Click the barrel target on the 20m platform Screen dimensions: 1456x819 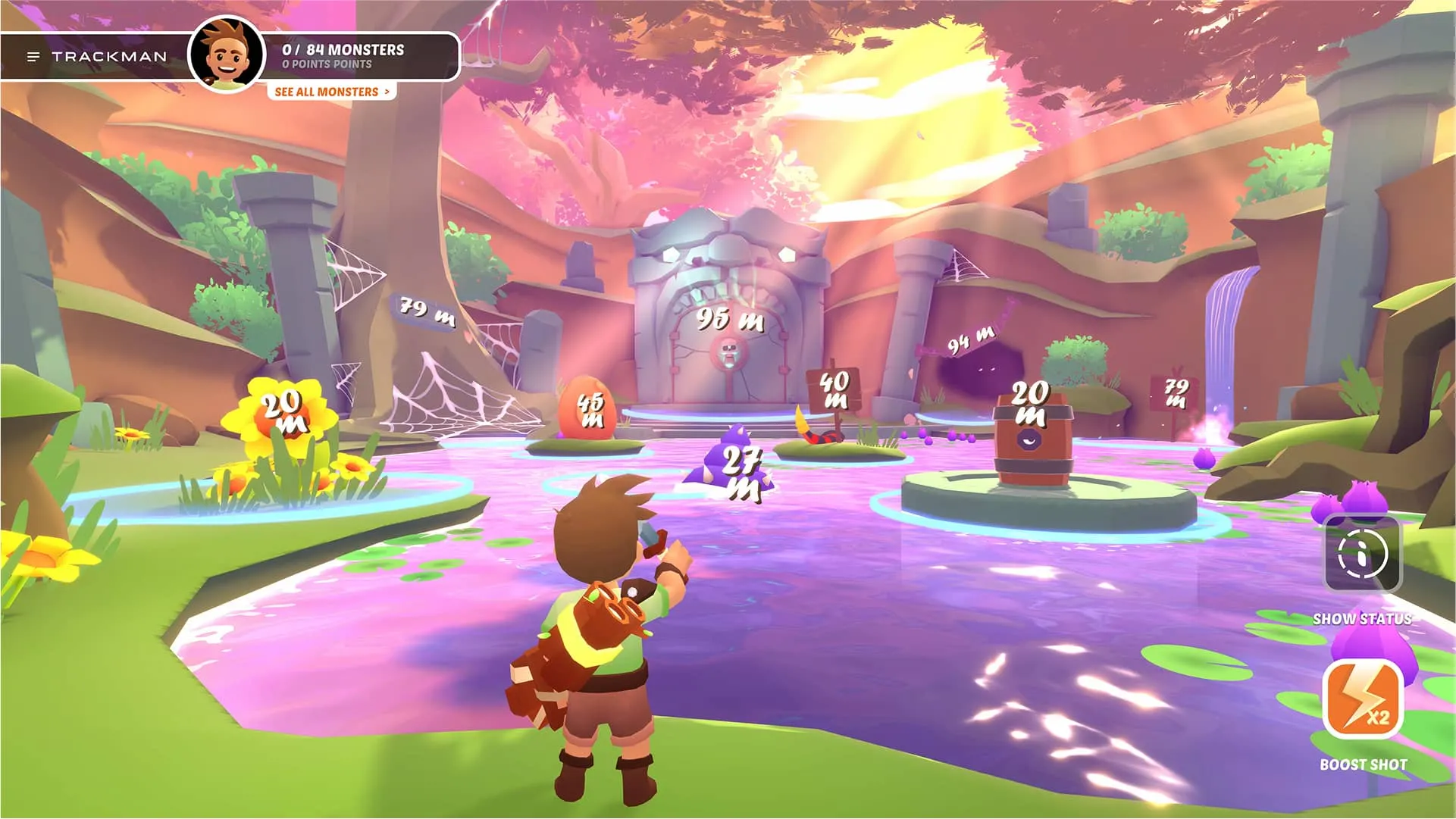tap(1032, 439)
